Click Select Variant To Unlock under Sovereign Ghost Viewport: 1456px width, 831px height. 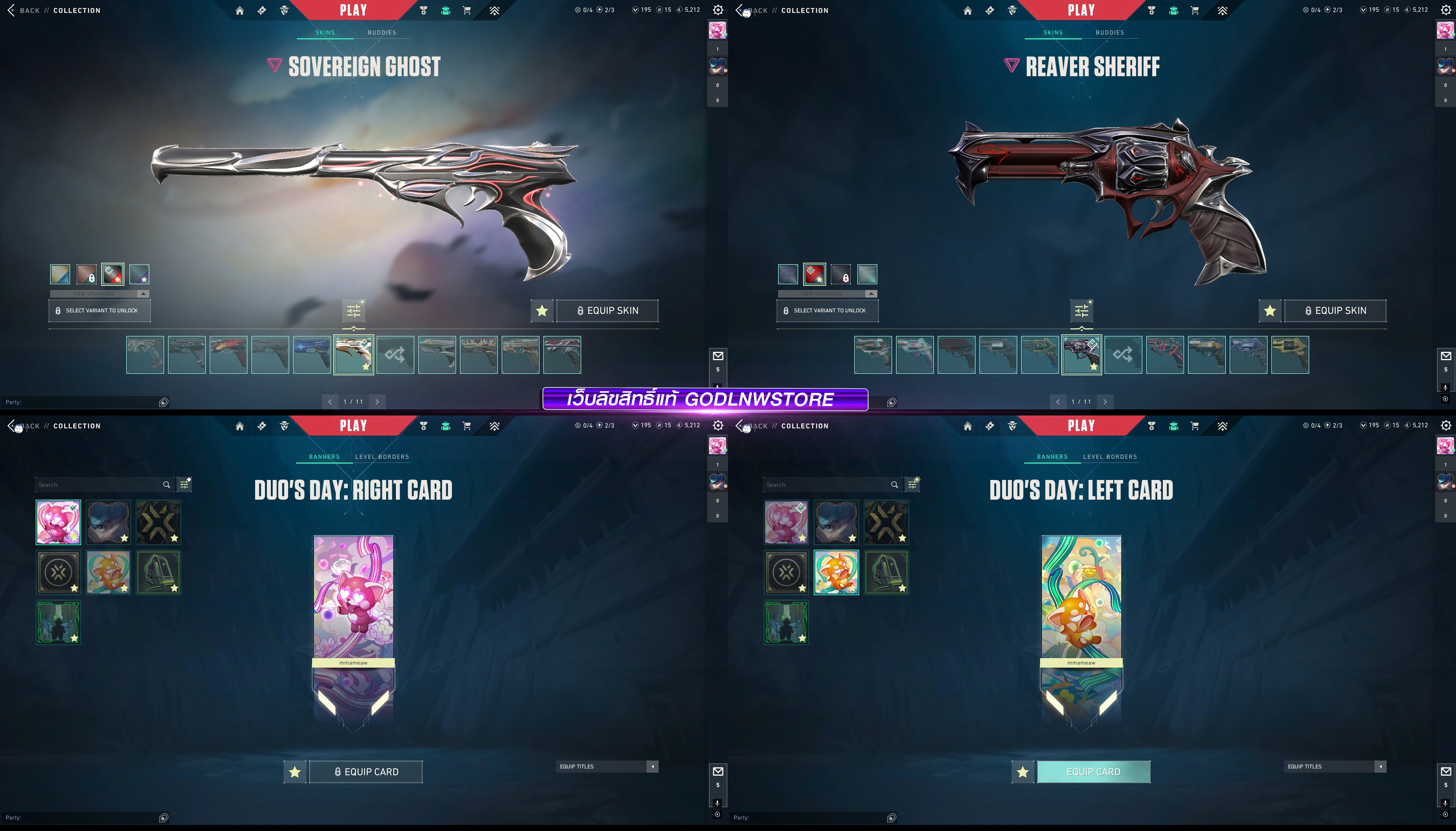pos(100,310)
